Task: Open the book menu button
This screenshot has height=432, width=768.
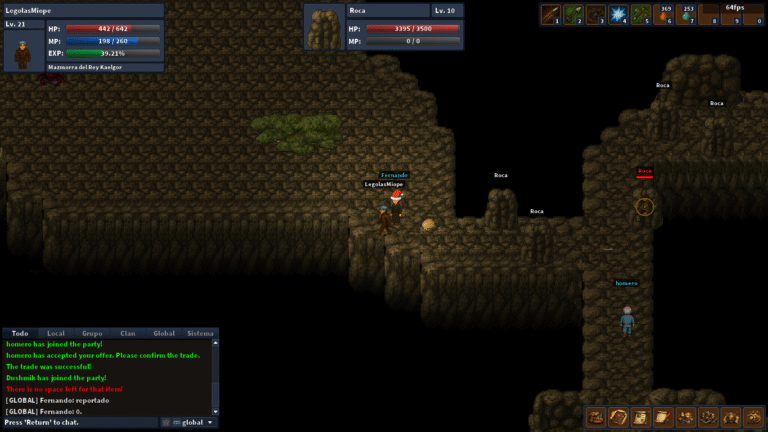Action: tap(618, 416)
